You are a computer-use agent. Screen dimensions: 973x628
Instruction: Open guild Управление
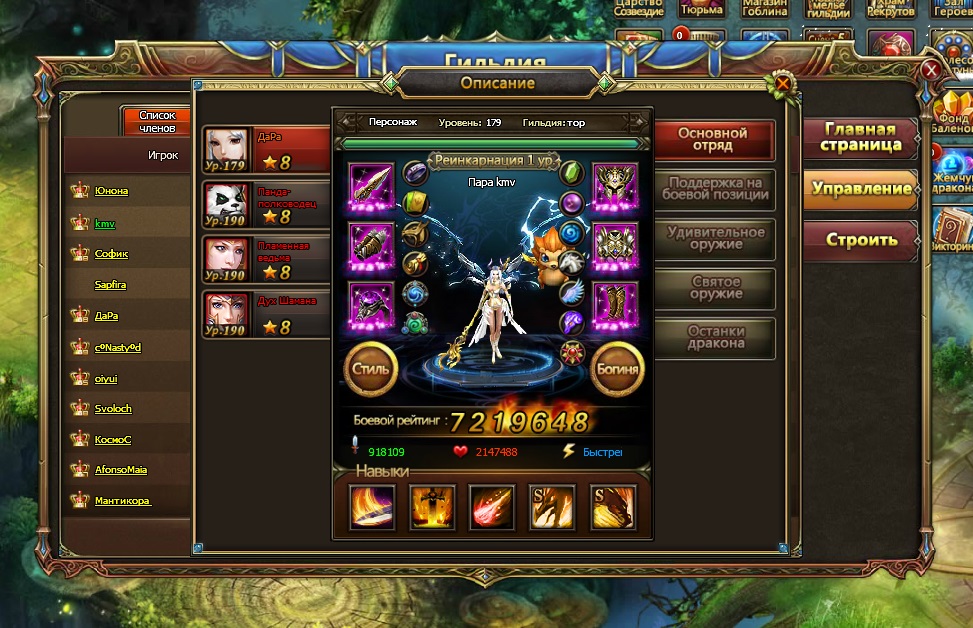tap(860, 189)
